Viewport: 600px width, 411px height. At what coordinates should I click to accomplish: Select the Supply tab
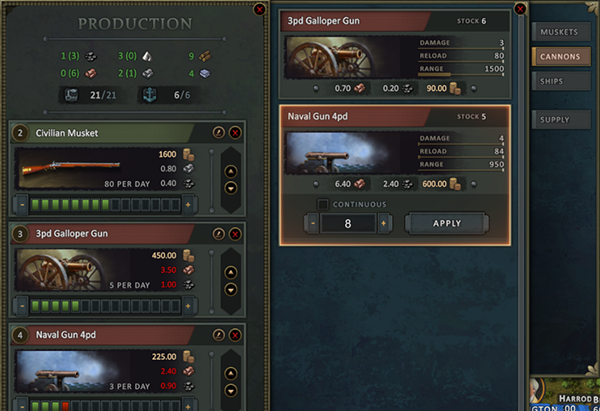[559, 120]
